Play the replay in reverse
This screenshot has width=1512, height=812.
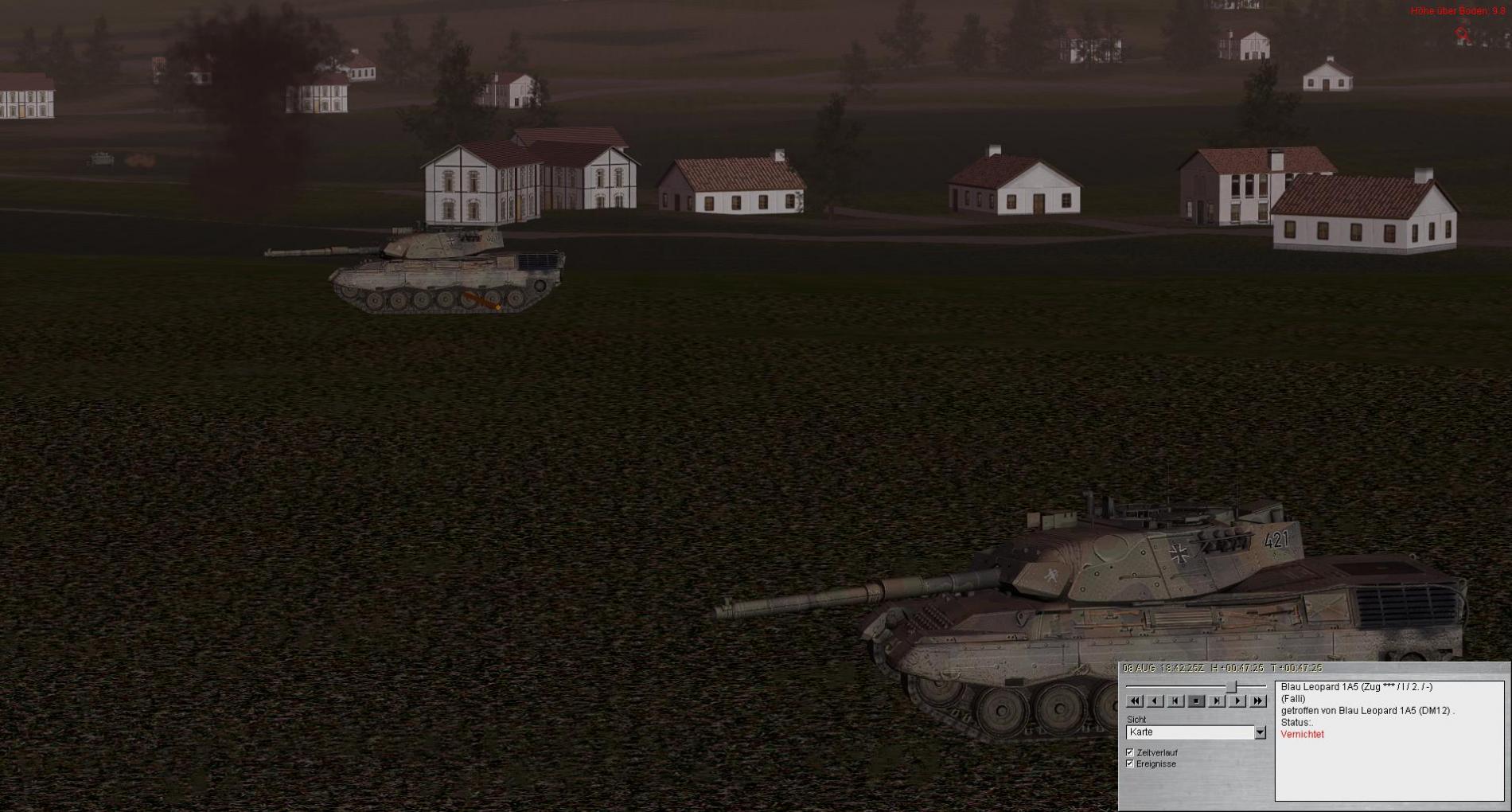tap(1155, 701)
